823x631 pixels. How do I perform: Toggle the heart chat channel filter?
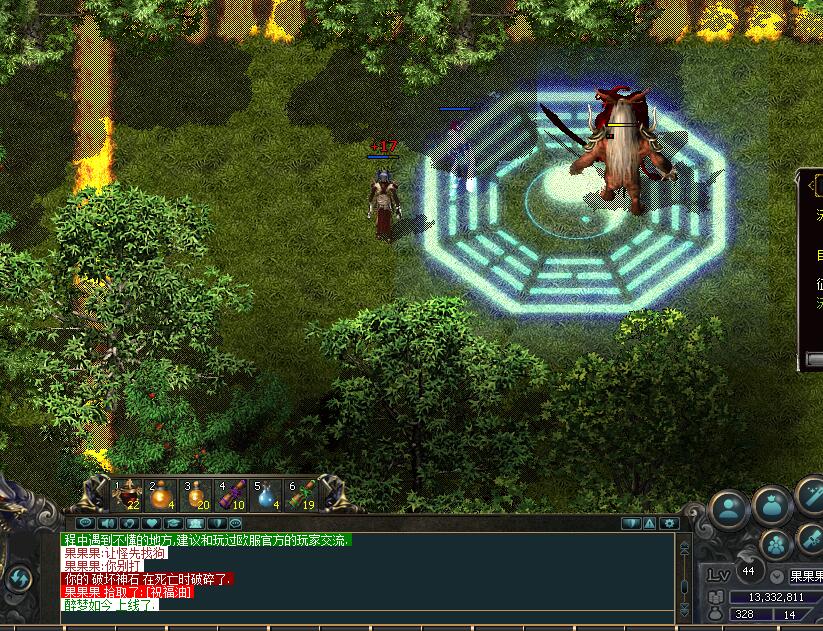pyautogui.click(x=151, y=523)
